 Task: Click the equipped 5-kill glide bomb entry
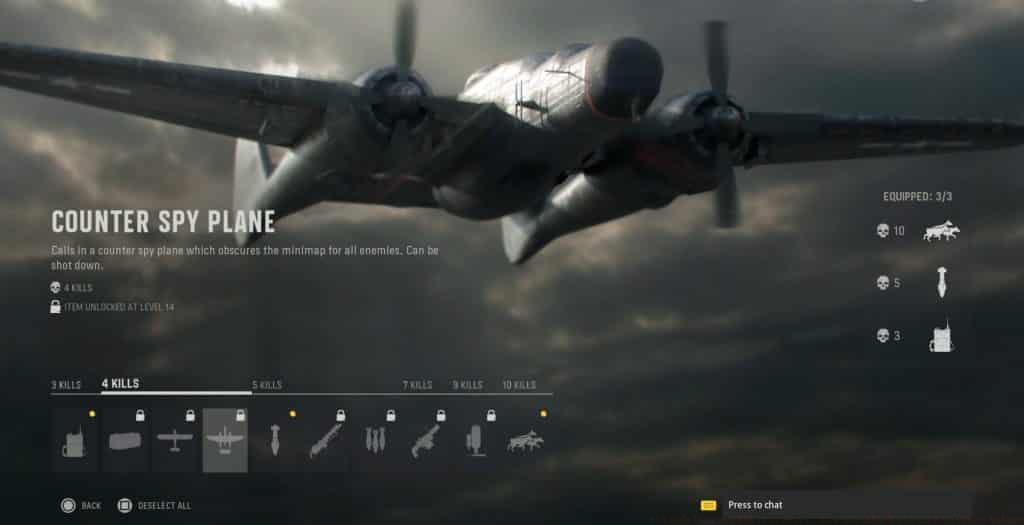(940, 283)
